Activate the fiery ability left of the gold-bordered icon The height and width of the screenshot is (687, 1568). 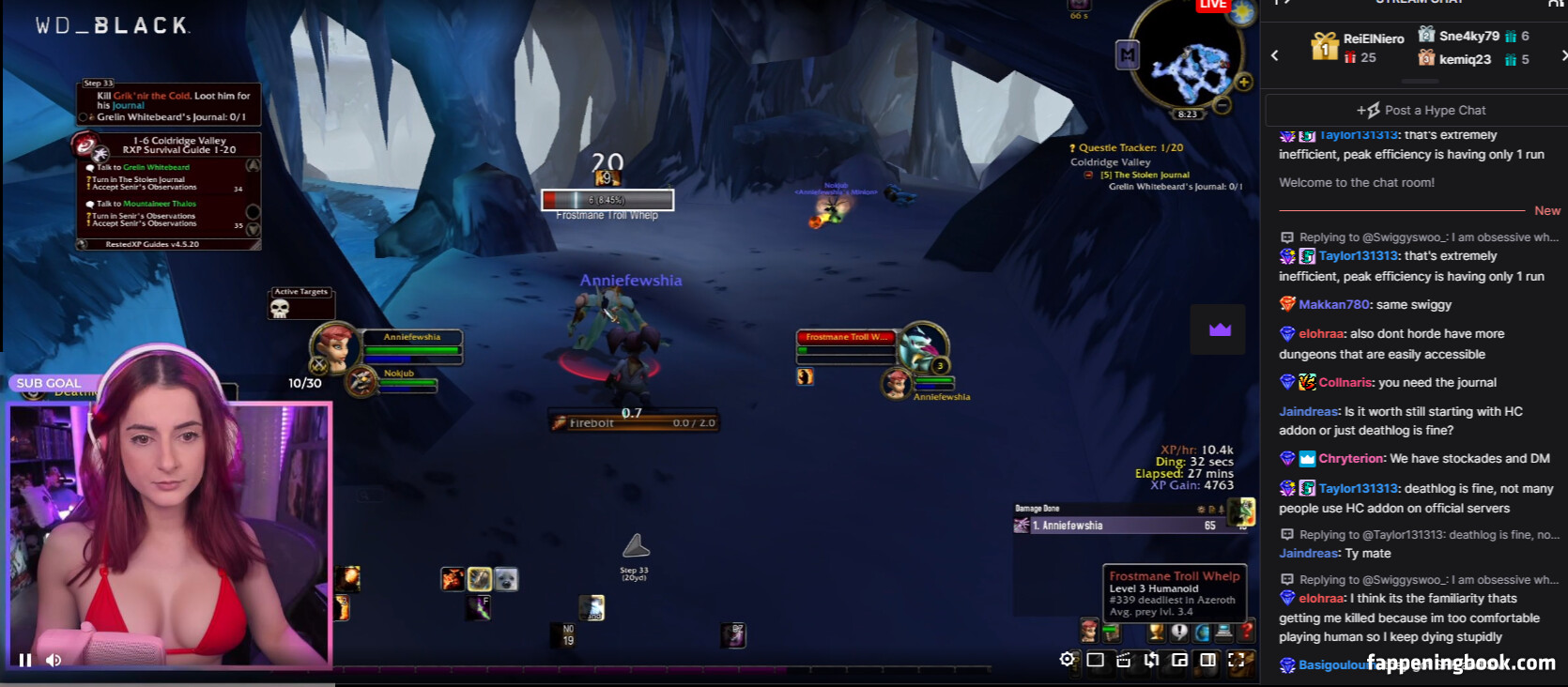point(453,579)
